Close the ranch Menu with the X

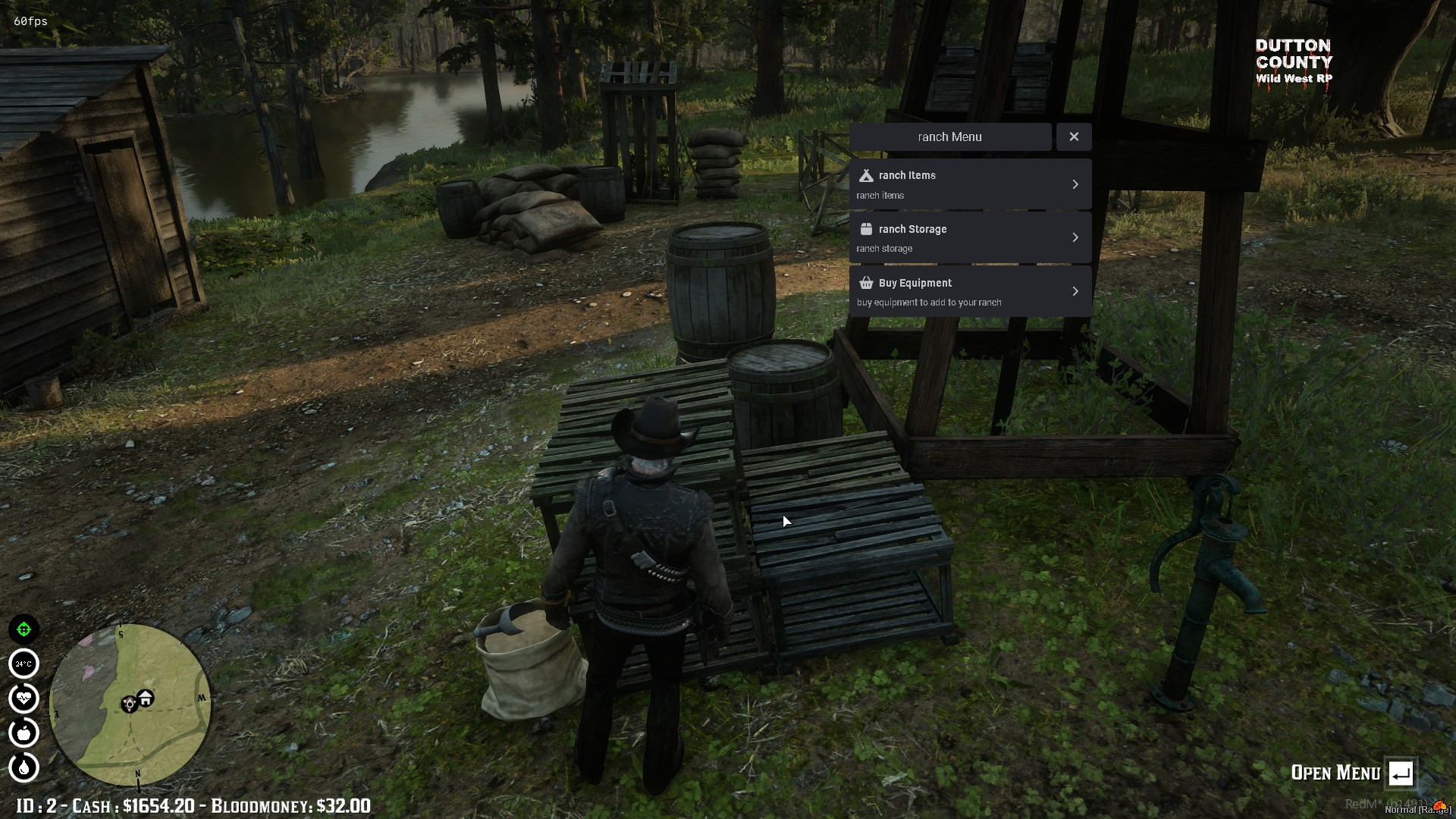click(1074, 136)
